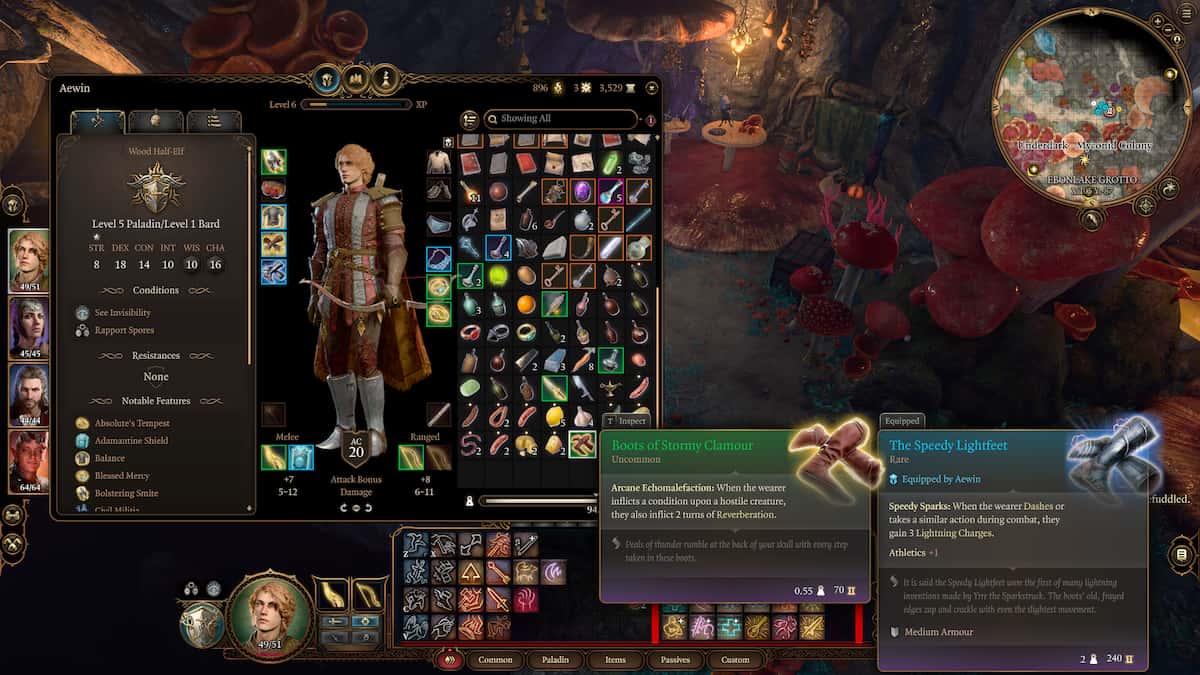Open the inventory sort and filter button
Viewport: 1200px width, 675px height.
coord(470,120)
